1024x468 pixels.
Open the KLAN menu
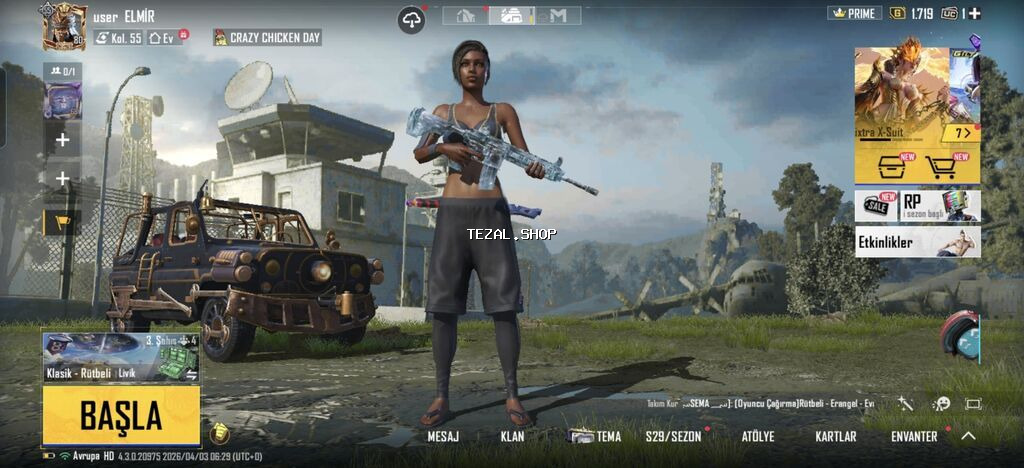coord(512,437)
